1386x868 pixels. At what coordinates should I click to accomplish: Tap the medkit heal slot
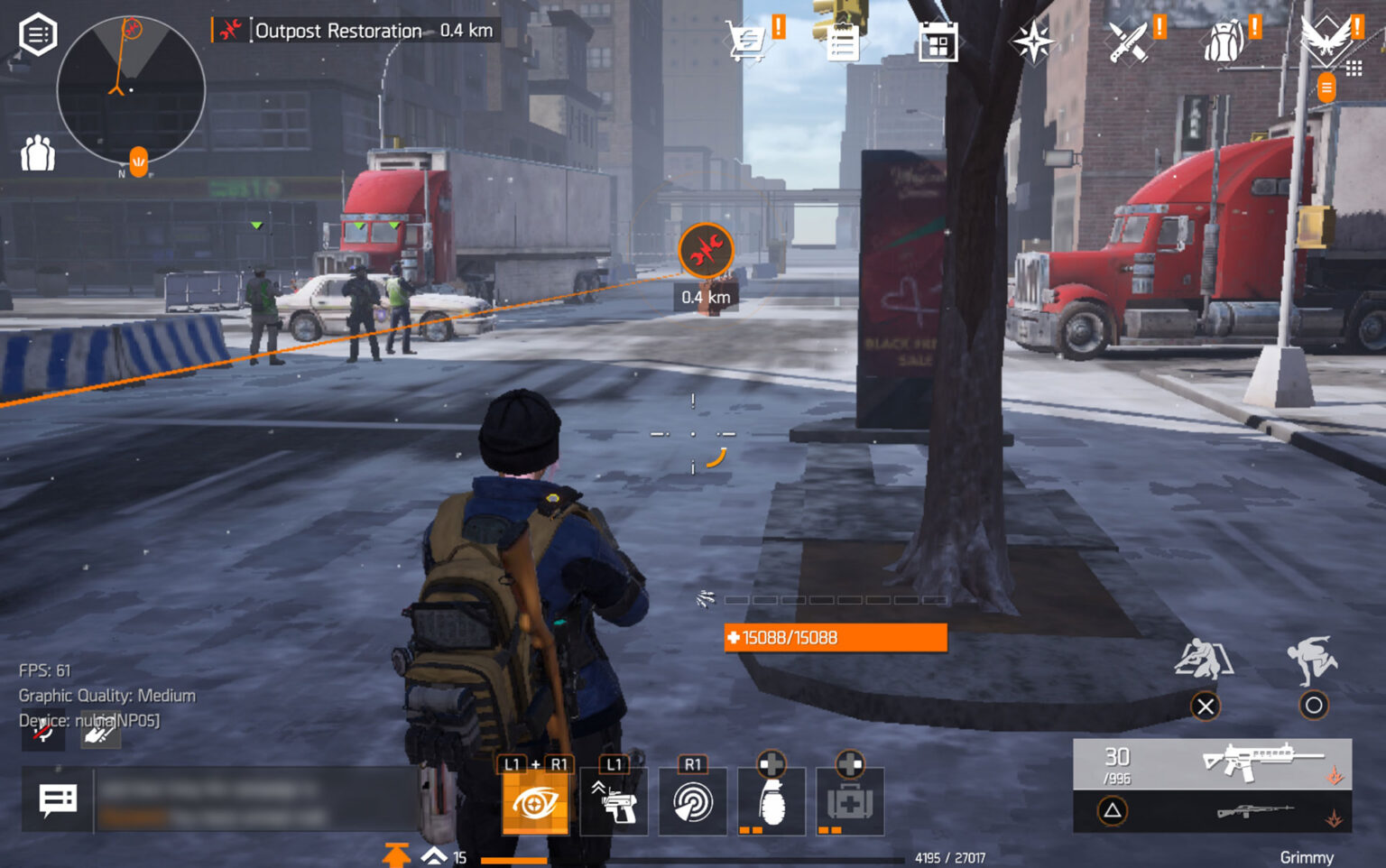[849, 802]
